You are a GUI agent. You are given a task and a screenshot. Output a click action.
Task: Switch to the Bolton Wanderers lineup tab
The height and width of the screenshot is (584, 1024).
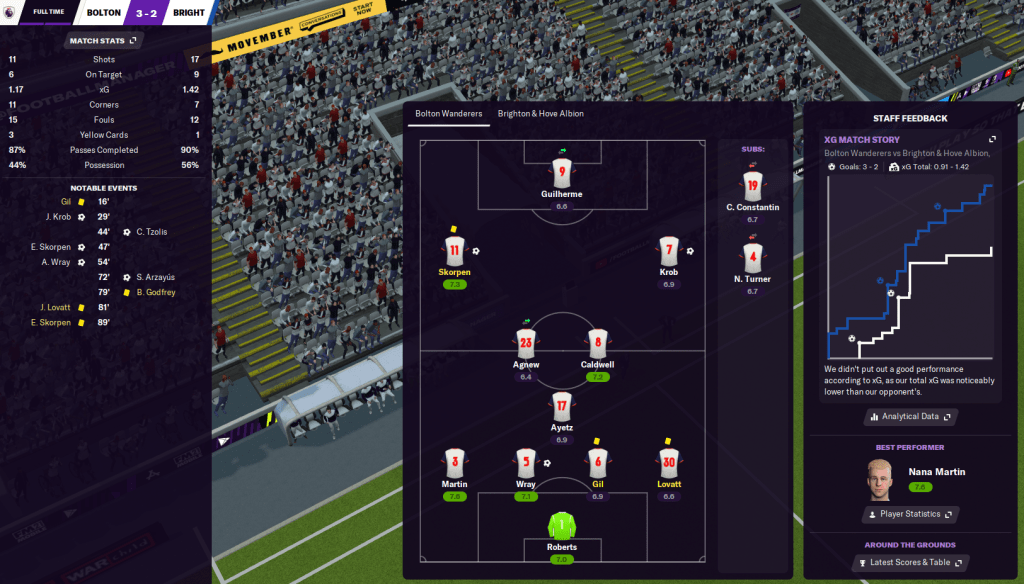point(449,114)
